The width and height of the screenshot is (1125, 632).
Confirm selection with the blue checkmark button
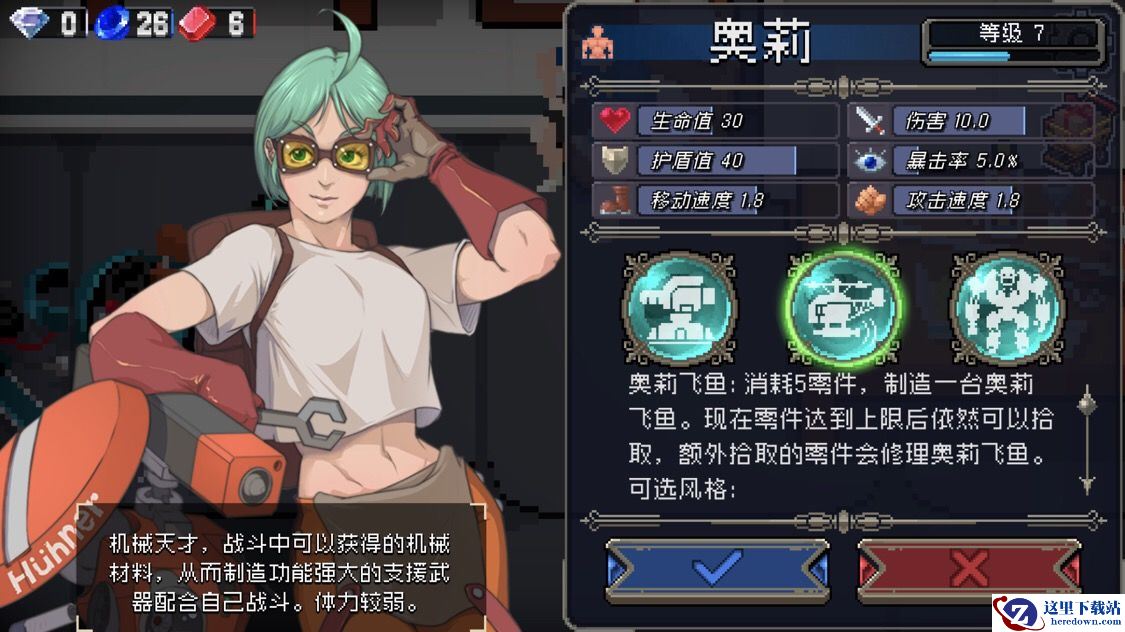(717, 570)
